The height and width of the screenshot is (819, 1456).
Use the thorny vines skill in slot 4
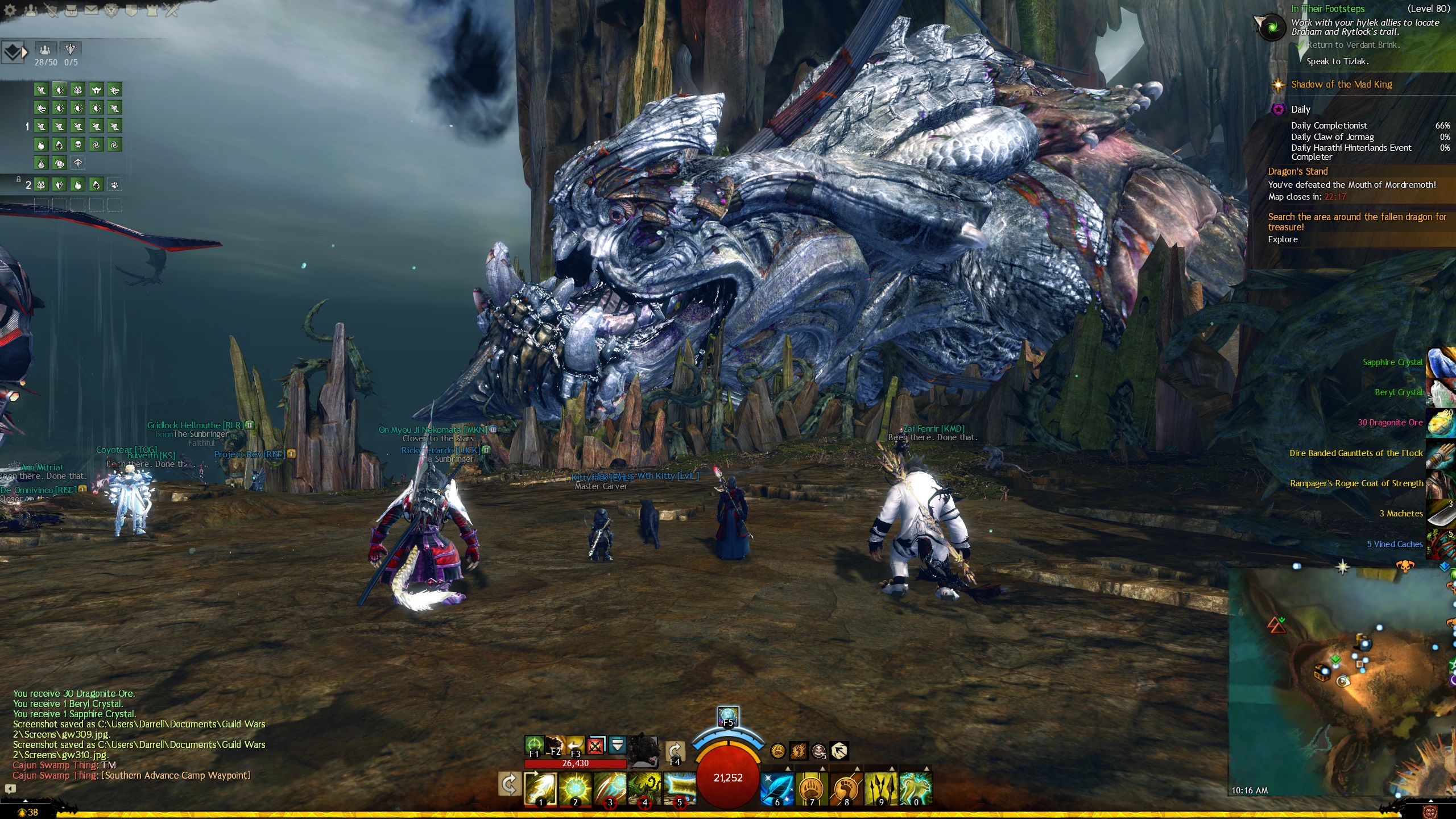644,789
